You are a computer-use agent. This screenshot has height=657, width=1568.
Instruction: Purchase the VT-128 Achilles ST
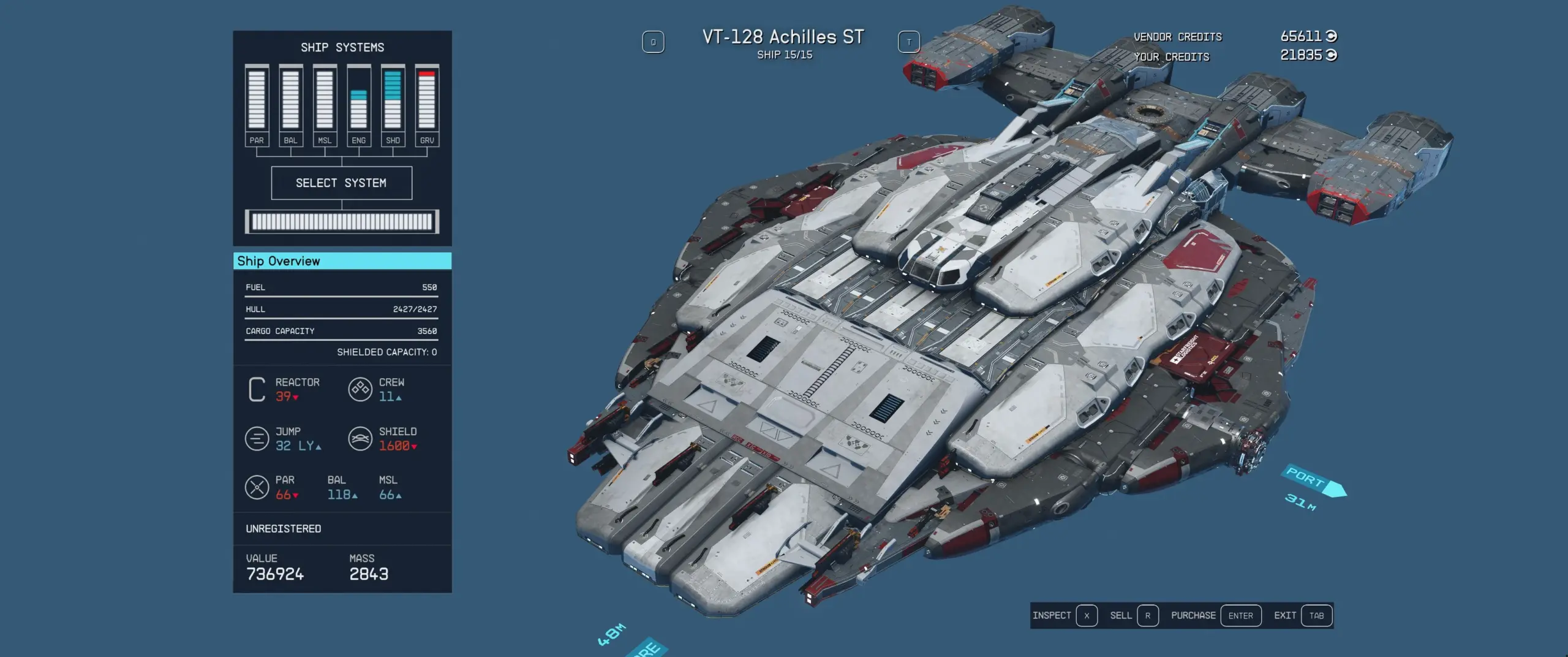pyautogui.click(x=1241, y=615)
